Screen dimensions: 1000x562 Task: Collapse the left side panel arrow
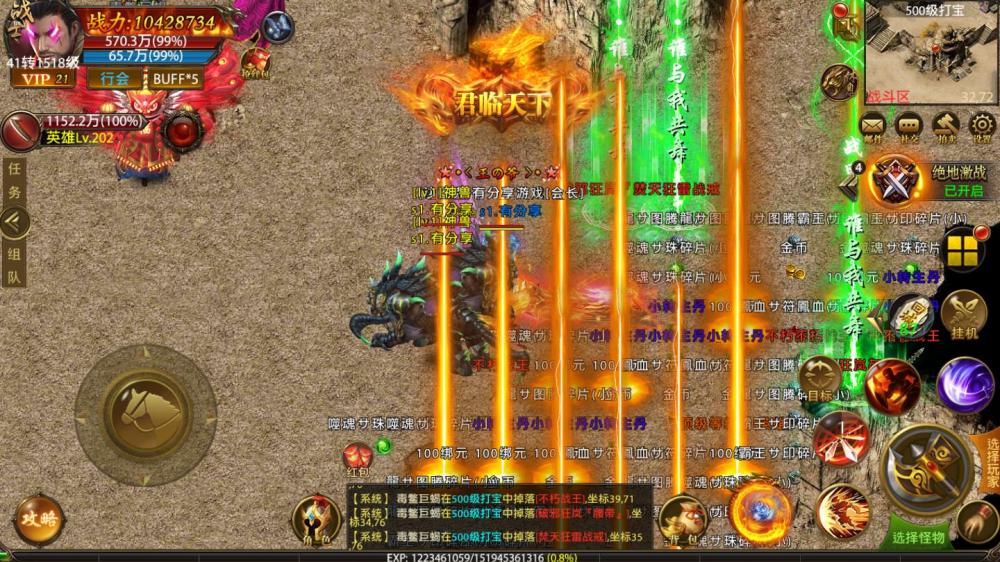point(14,222)
